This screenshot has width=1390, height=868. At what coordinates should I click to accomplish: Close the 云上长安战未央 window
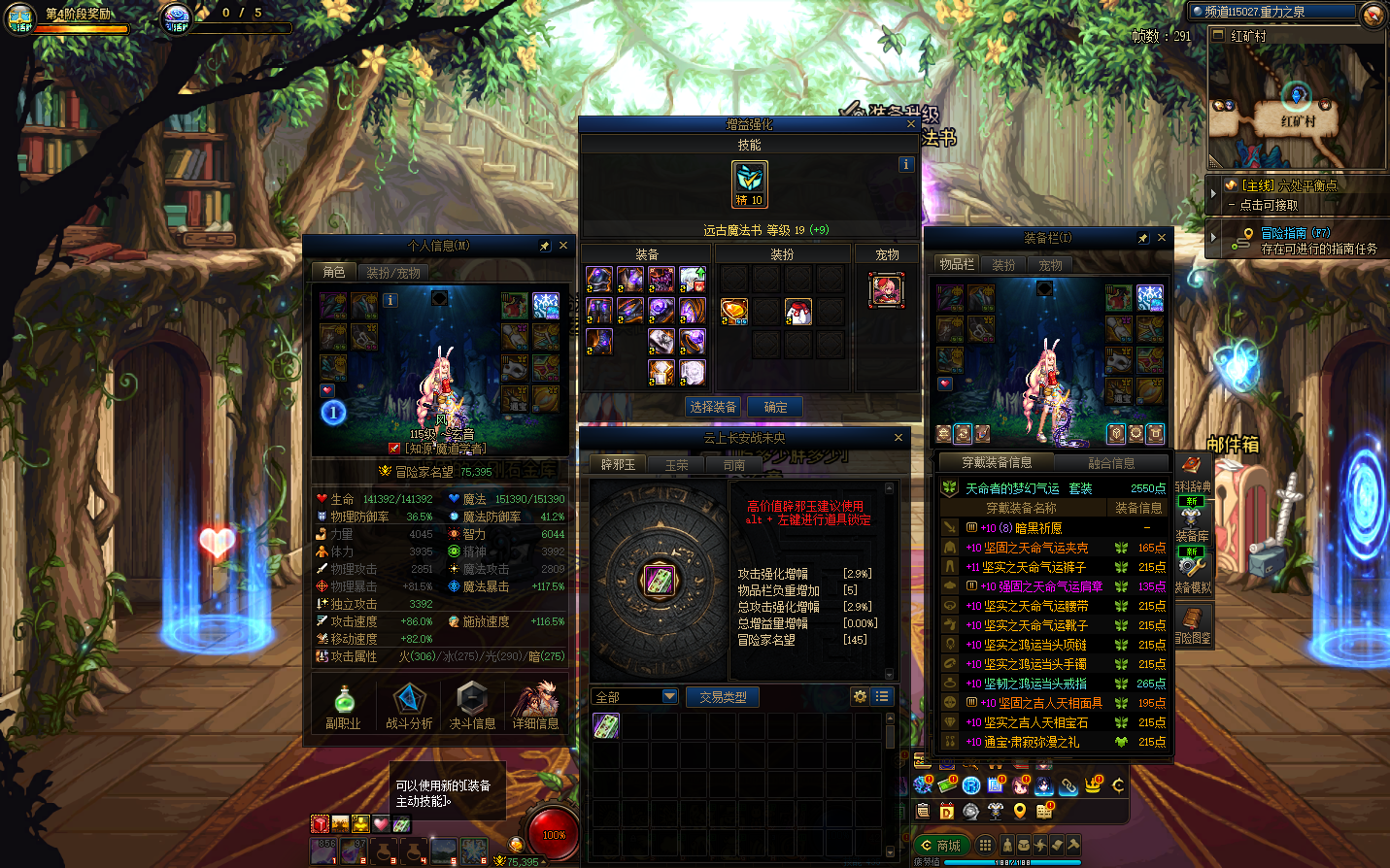tap(898, 438)
